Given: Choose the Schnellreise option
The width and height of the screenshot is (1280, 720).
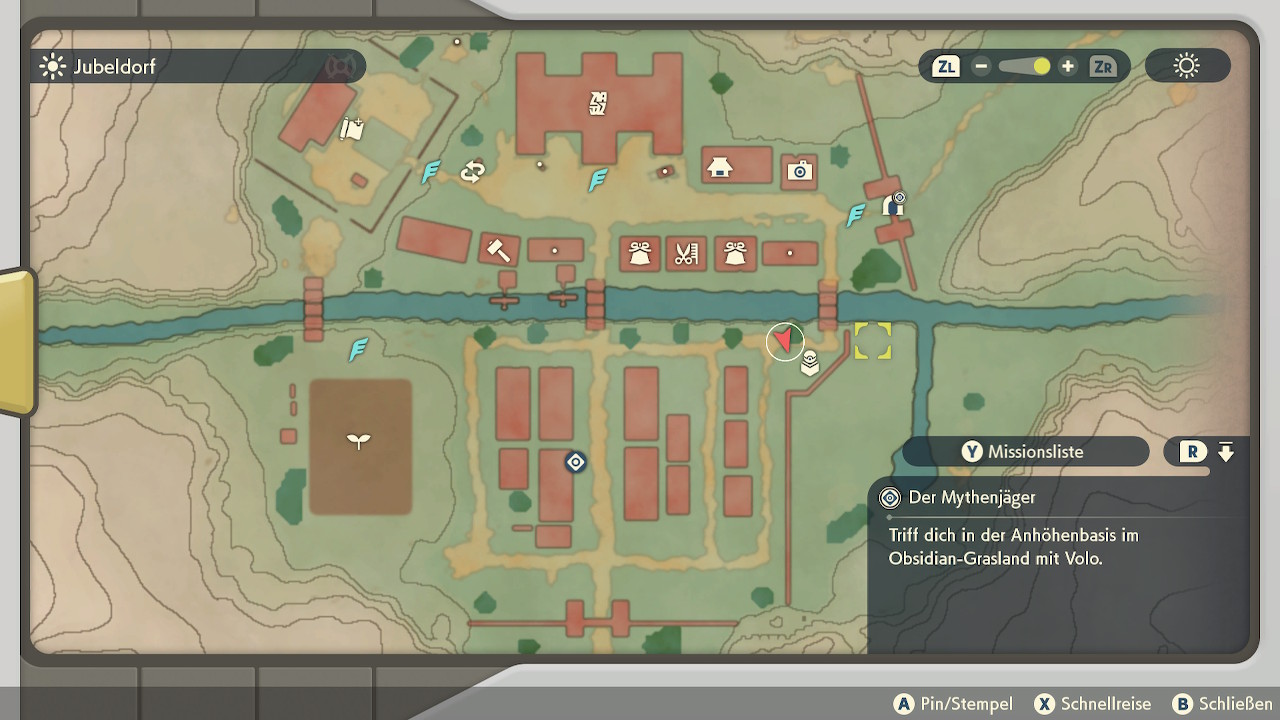Looking at the screenshot, I should click(1093, 704).
